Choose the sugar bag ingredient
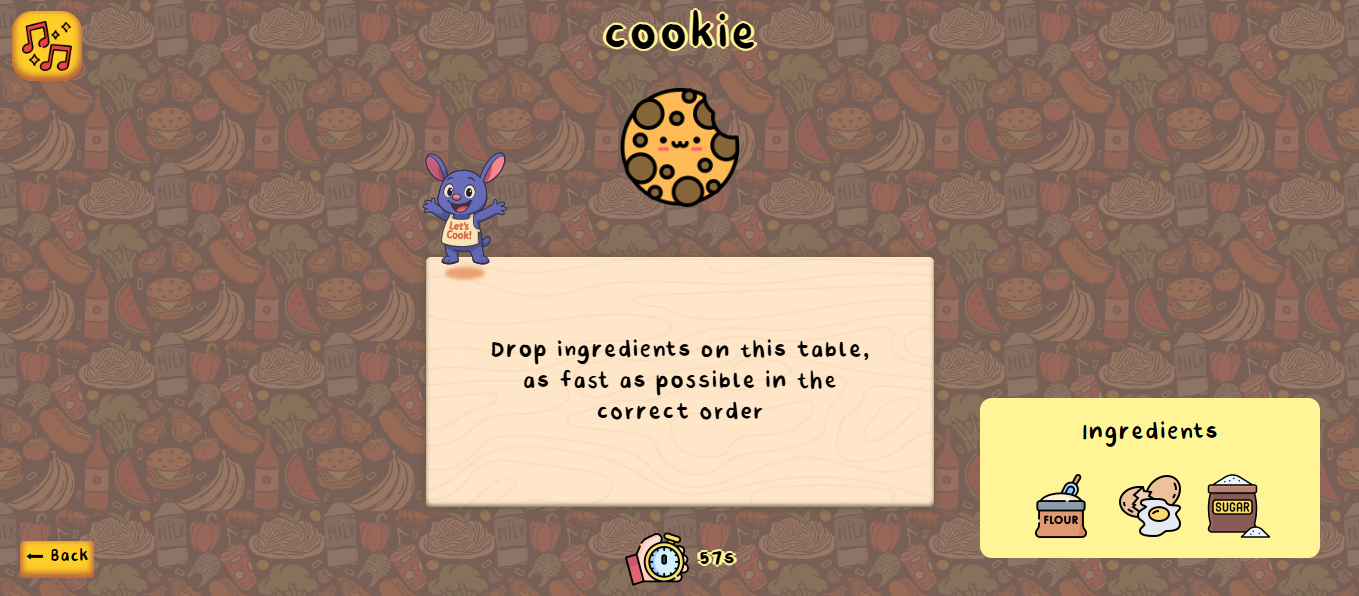Viewport: 1359px width, 596px height. 1236,506
